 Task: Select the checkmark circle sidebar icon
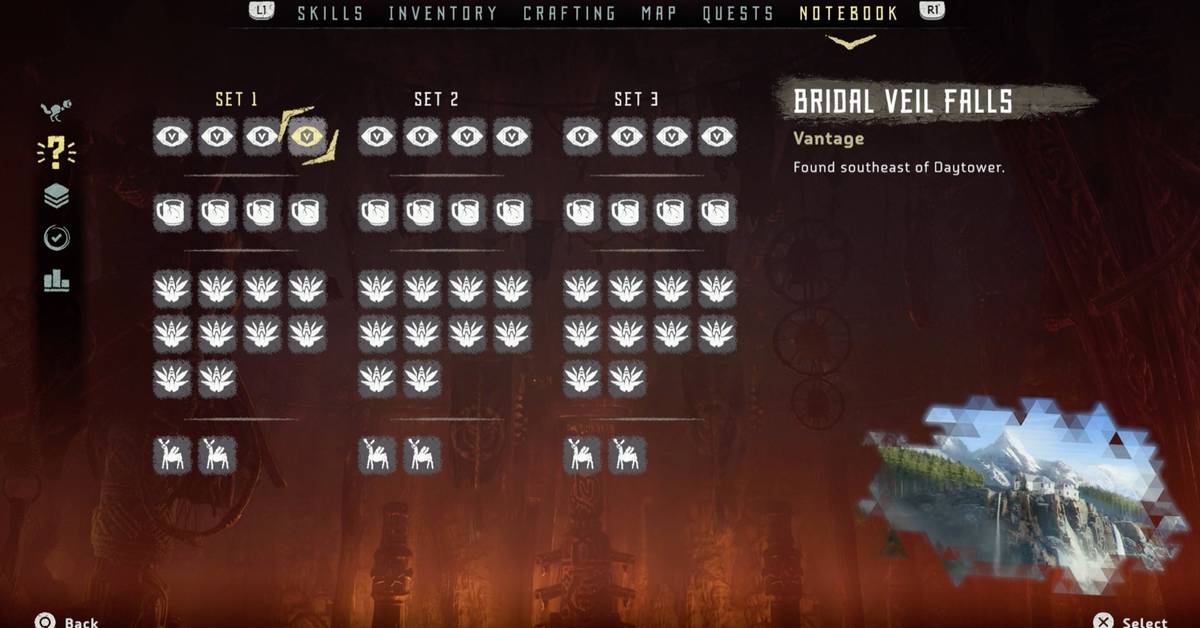56,238
